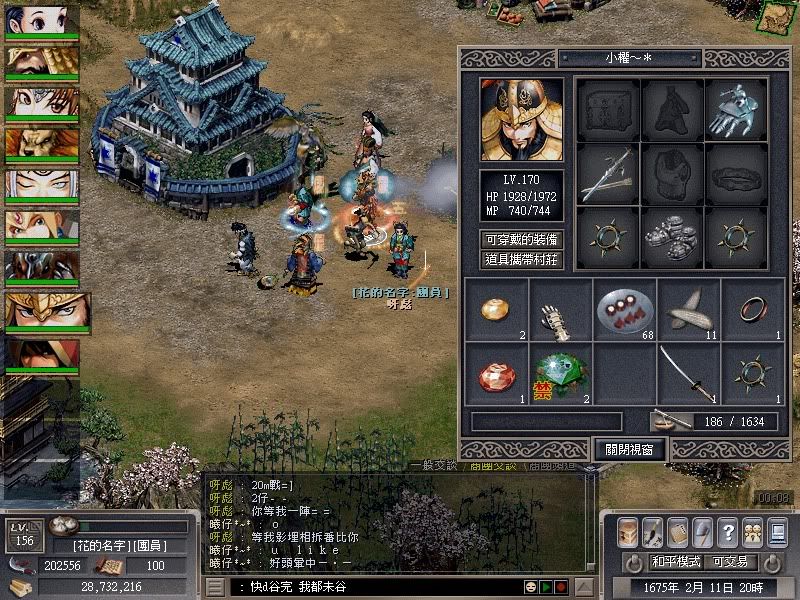Select the golden-helmet party member portrait
This screenshot has height=600, width=800.
43,310
